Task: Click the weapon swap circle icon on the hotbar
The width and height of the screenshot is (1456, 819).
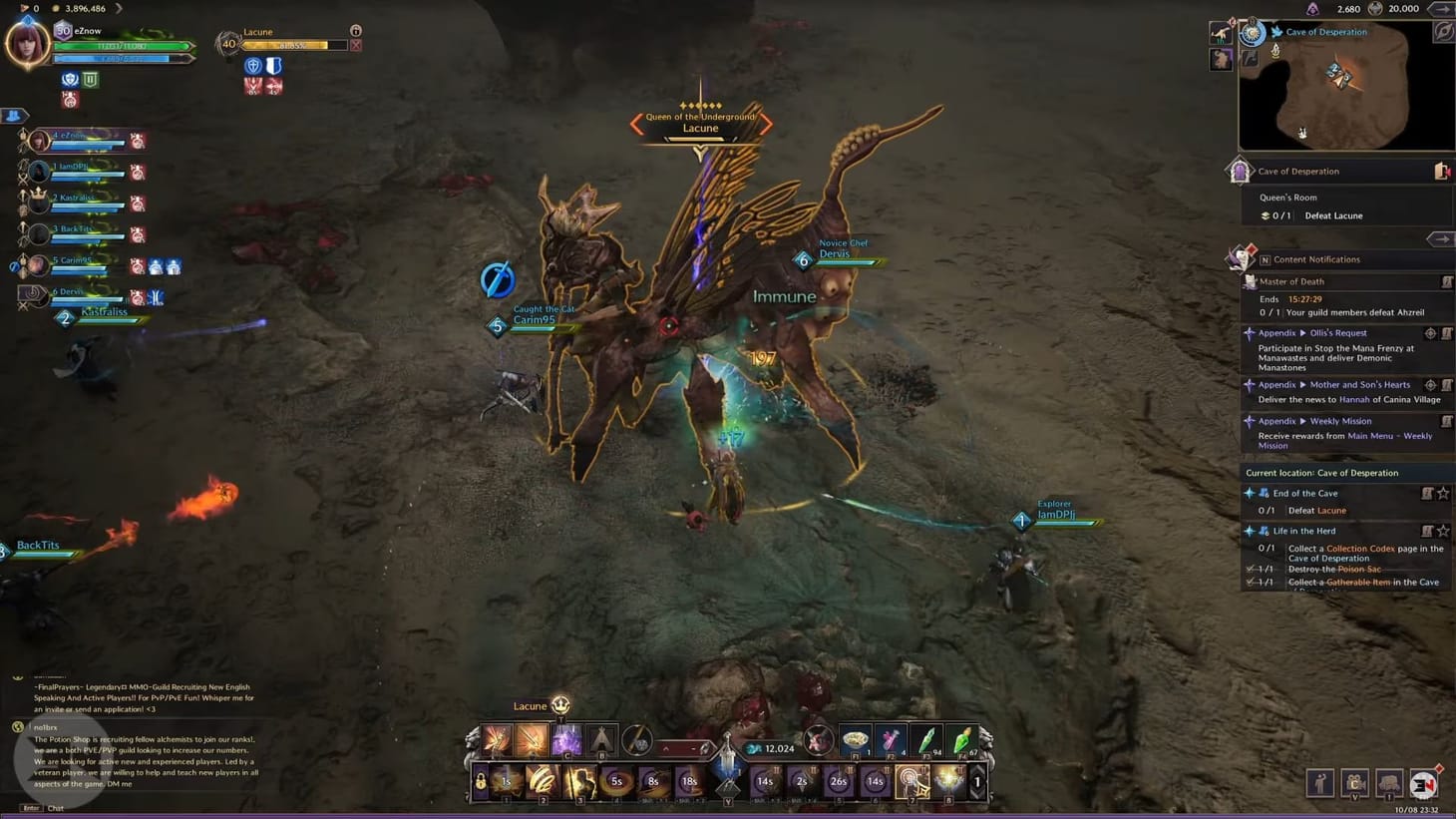Action: pyautogui.click(x=638, y=742)
